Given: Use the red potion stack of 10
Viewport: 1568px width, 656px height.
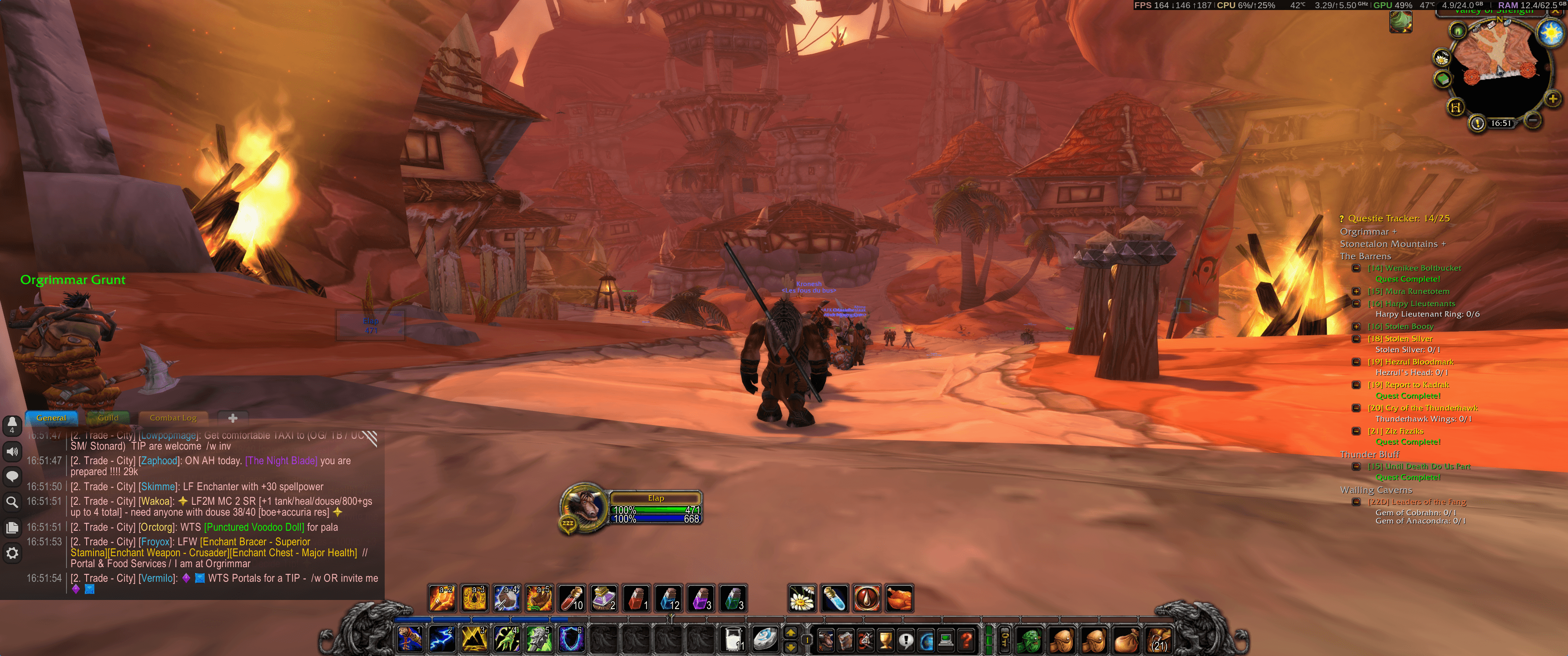Looking at the screenshot, I should click(x=572, y=598).
